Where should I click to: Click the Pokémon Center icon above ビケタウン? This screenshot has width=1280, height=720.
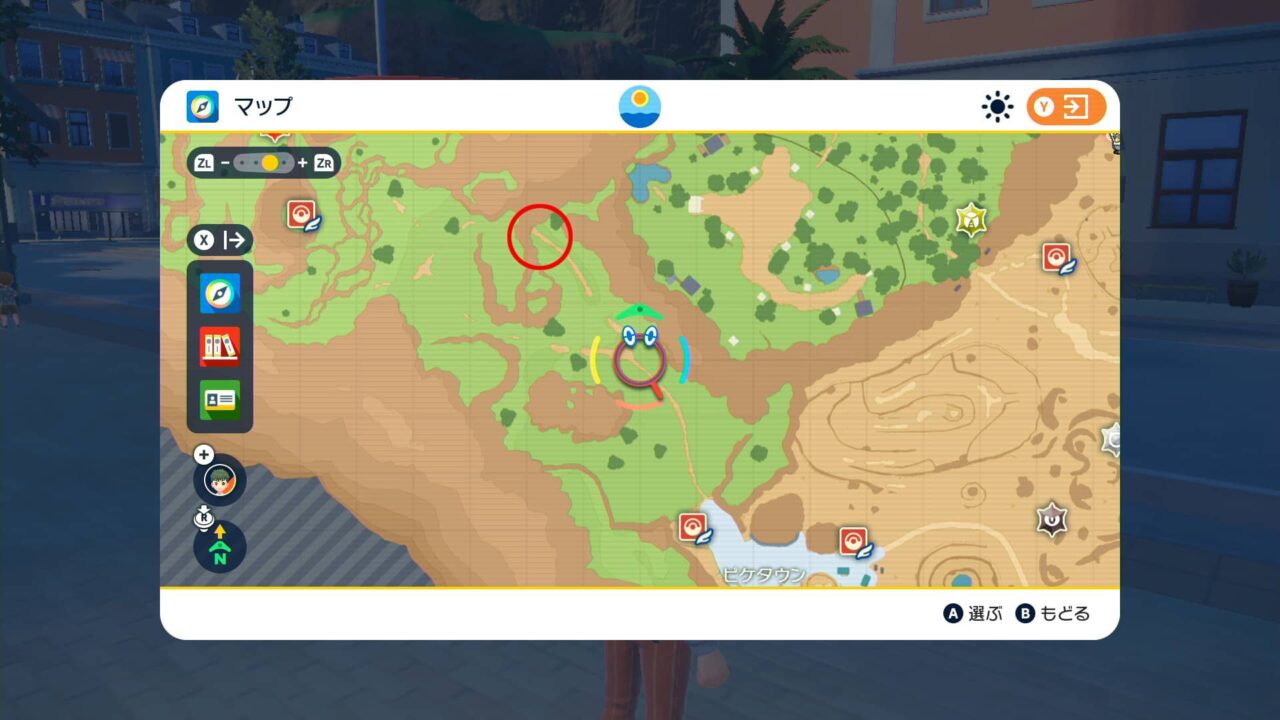click(693, 528)
